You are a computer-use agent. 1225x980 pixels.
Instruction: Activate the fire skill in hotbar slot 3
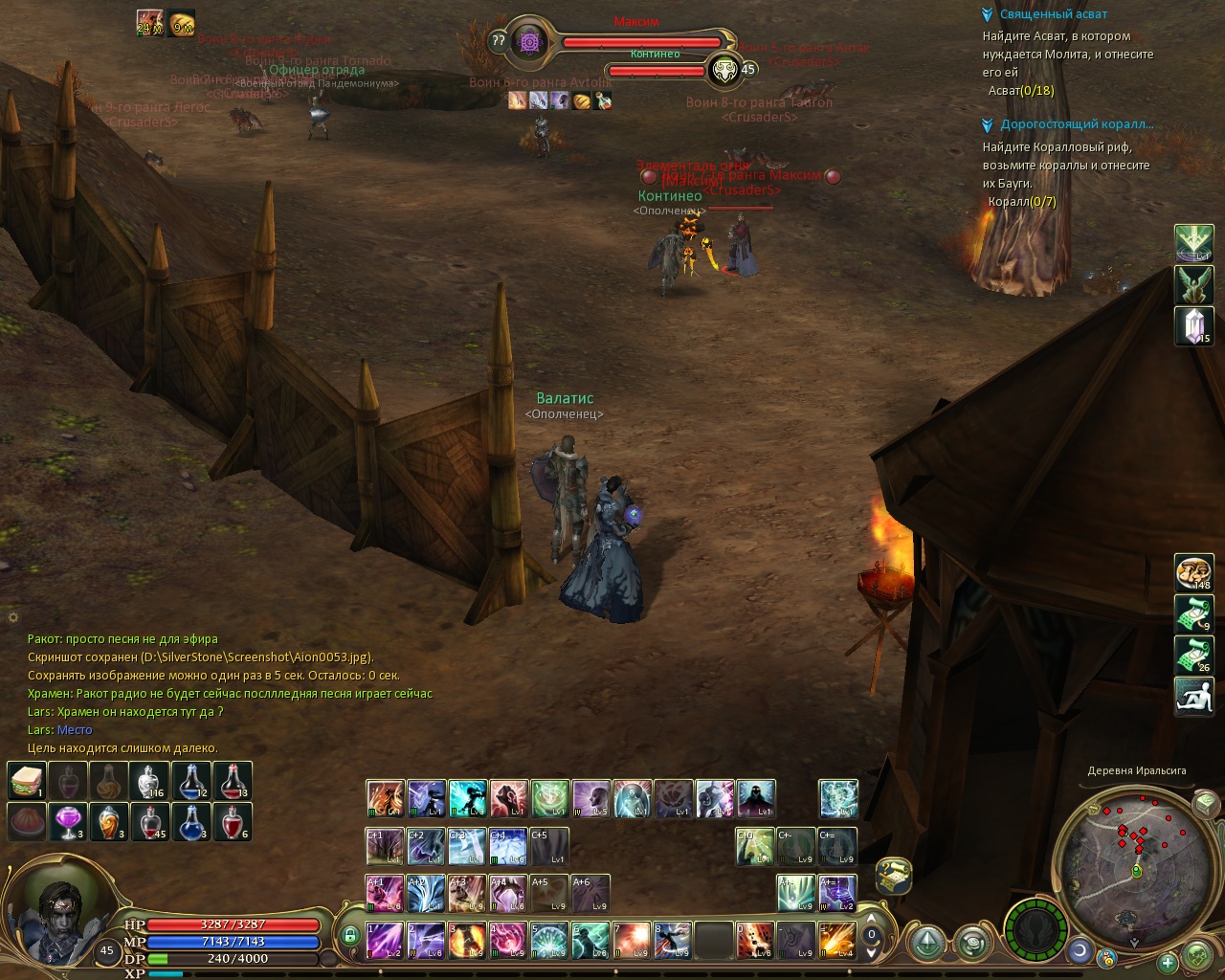click(466, 940)
